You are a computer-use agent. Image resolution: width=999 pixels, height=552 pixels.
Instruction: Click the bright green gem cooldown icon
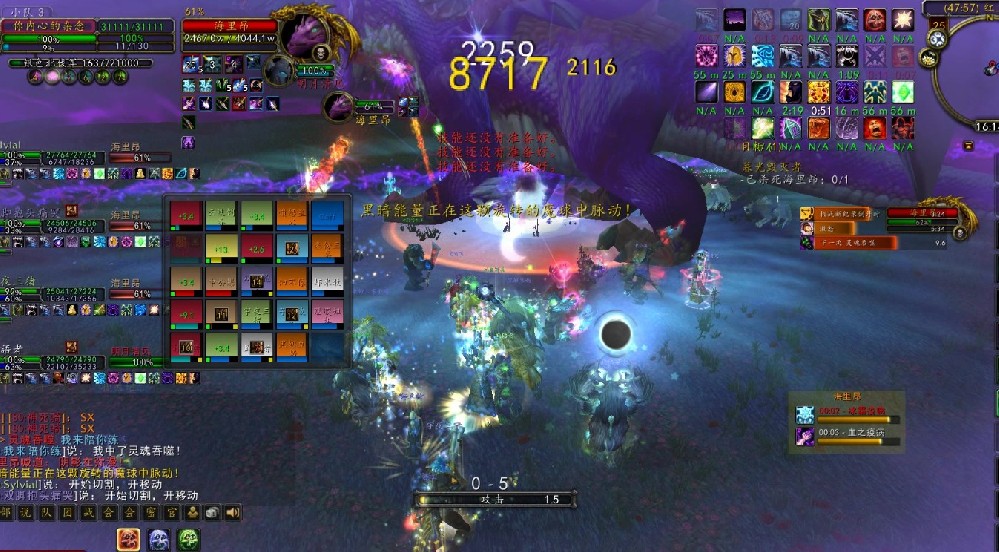pos(903,92)
